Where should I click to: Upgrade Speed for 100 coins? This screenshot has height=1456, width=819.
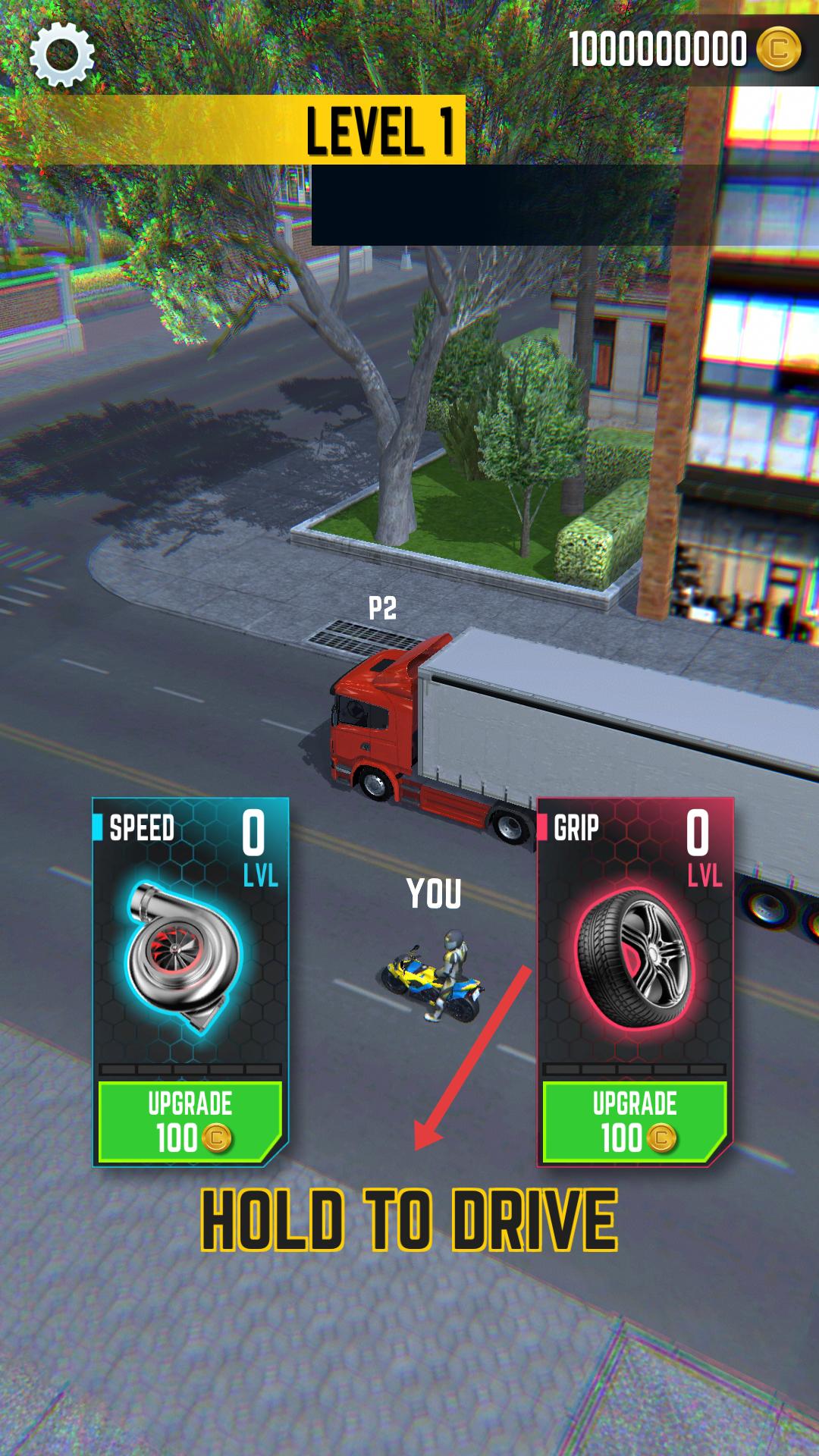coord(190,1122)
